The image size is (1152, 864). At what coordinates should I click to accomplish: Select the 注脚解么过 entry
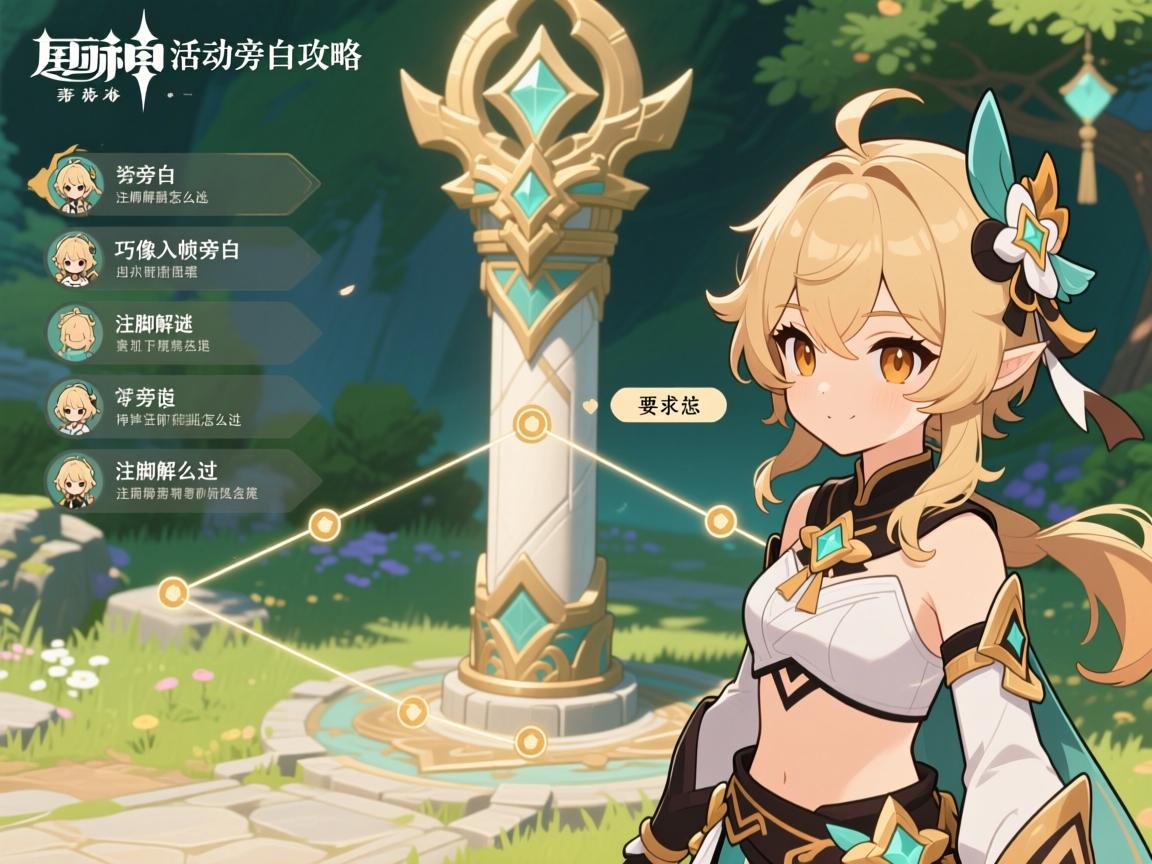[180, 480]
